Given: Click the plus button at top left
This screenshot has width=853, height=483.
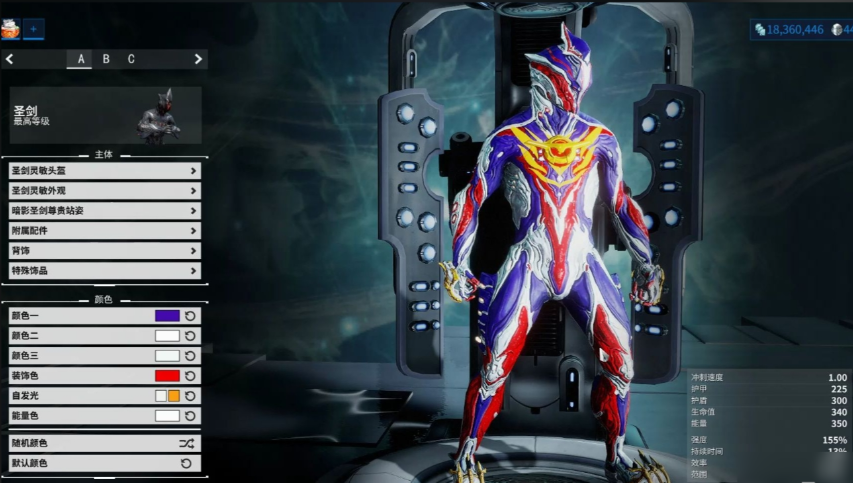Looking at the screenshot, I should (x=33, y=29).
